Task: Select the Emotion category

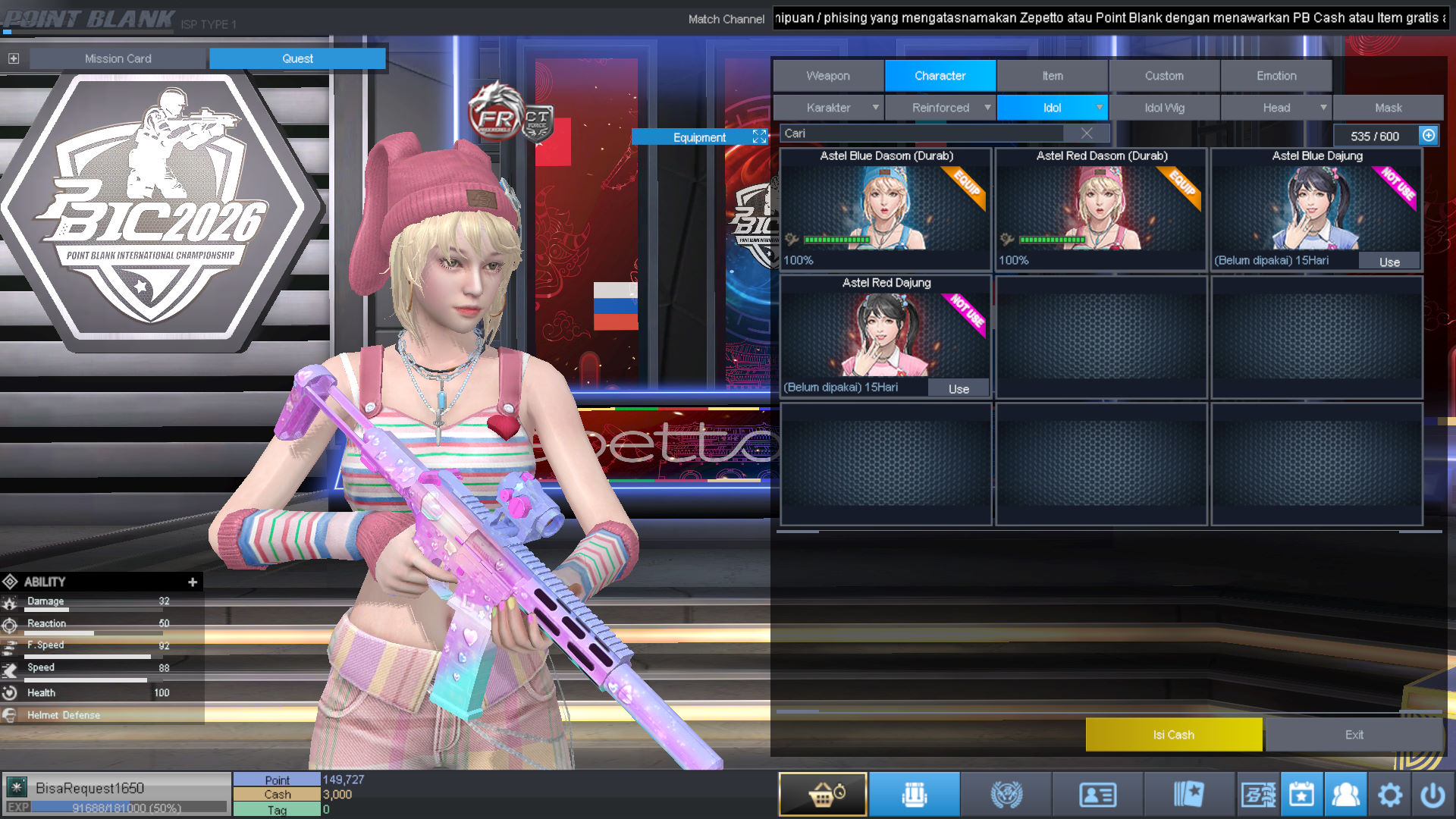Action: tap(1276, 75)
